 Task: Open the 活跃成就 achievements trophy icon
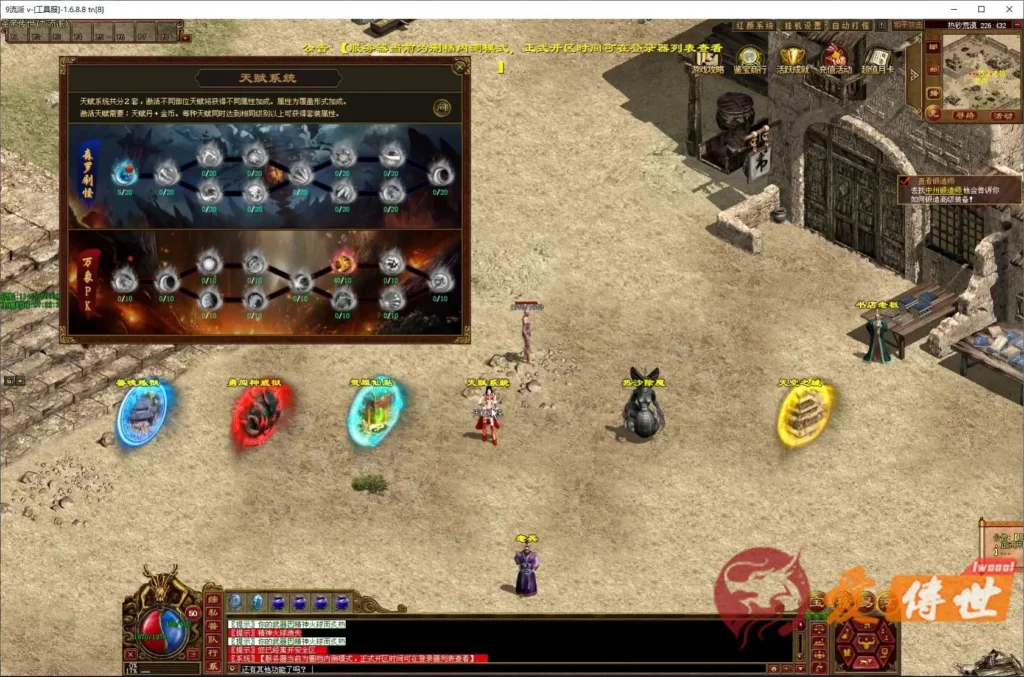click(793, 60)
